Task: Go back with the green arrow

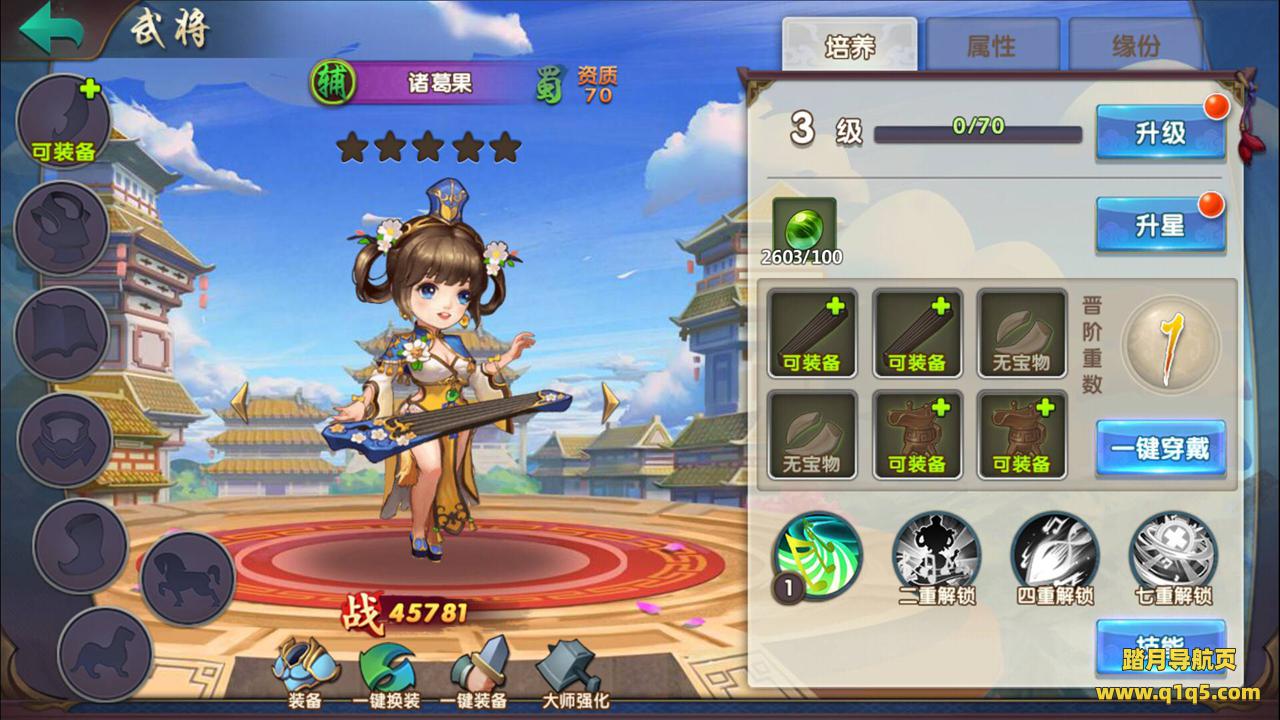Action: click(x=52, y=28)
